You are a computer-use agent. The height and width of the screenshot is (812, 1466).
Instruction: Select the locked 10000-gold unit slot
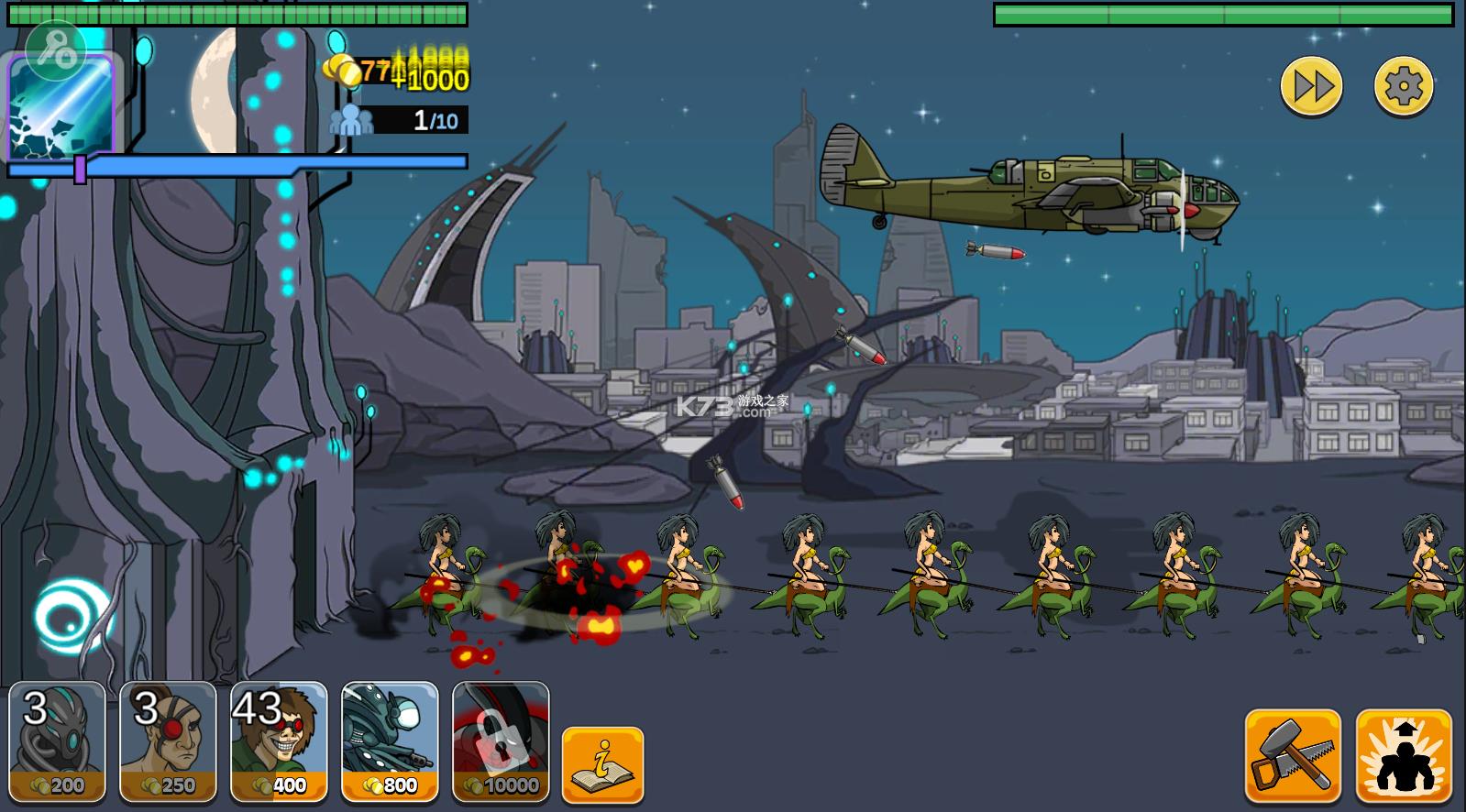click(x=501, y=741)
